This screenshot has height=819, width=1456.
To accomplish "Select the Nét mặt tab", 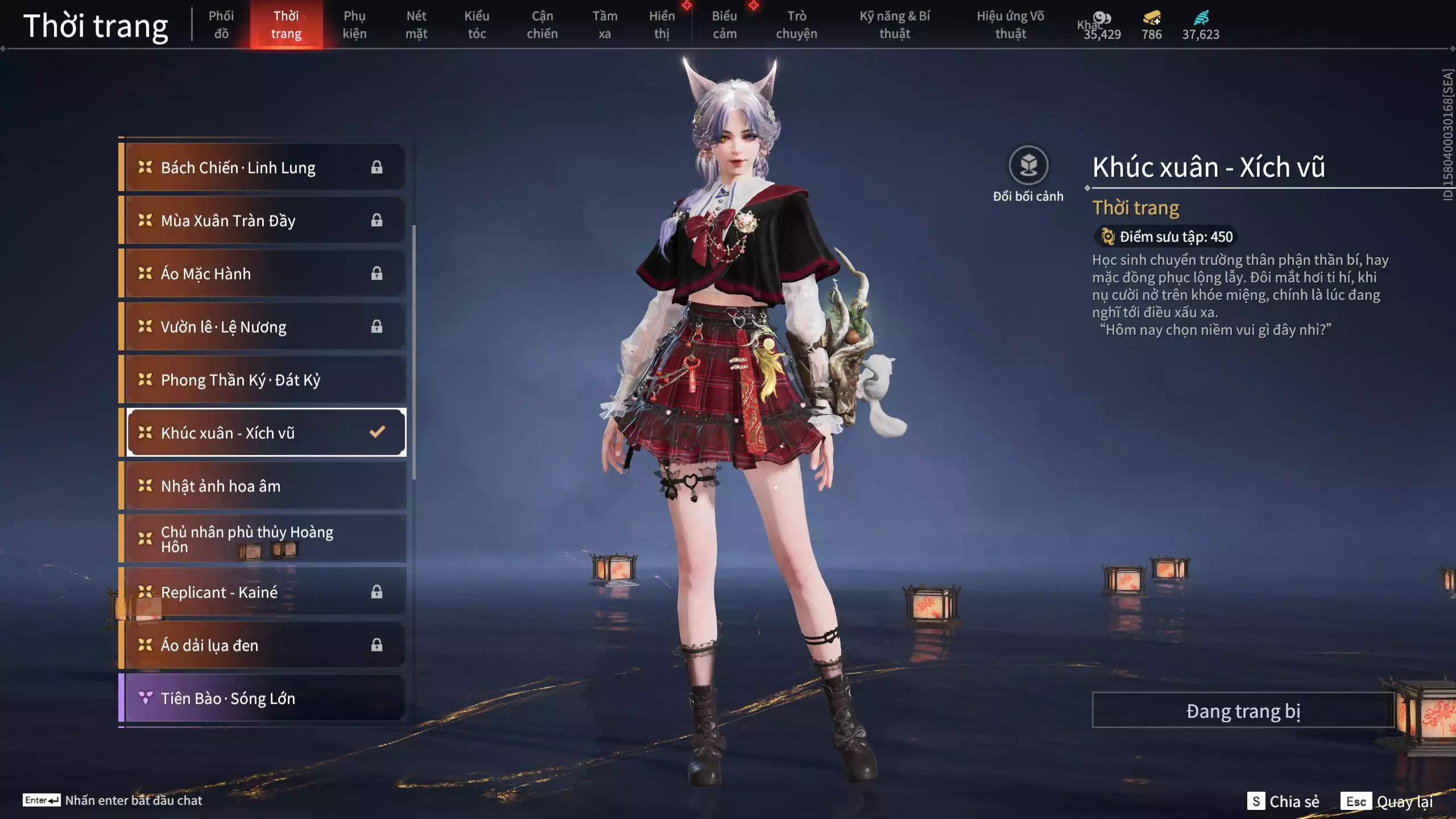I will pos(416,24).
